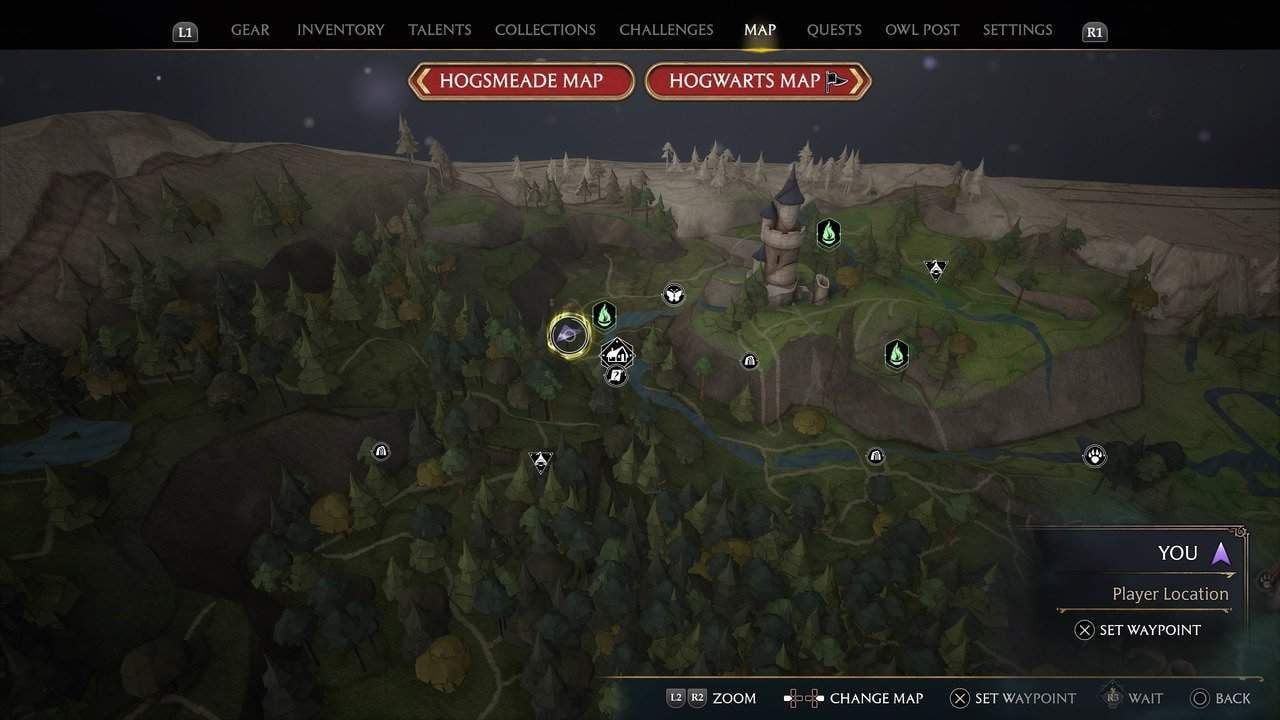View the Quests tab
Screen dimensions: 1280x720
(x=834, y=30)
